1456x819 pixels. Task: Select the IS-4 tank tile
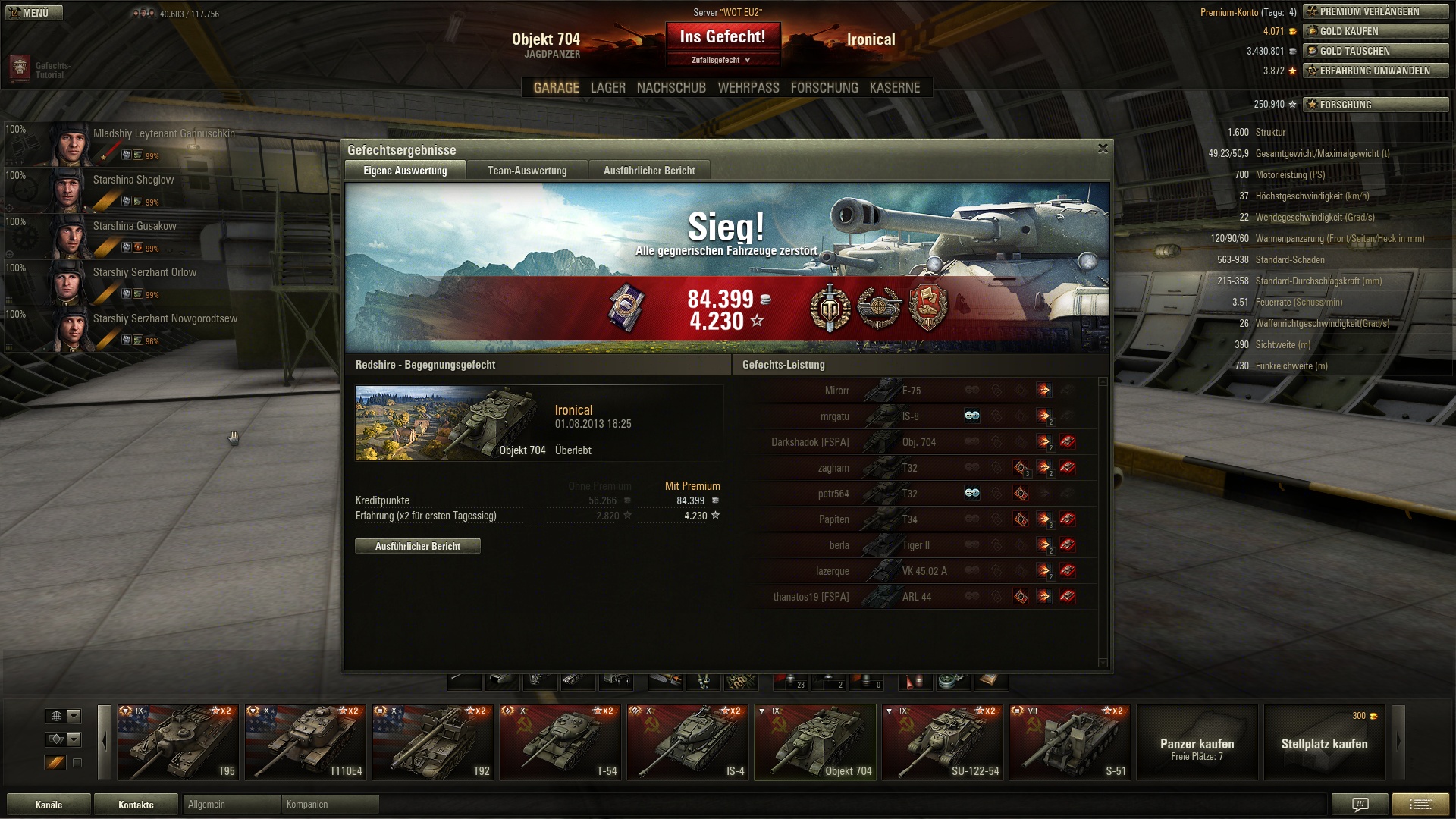[687, 742]
